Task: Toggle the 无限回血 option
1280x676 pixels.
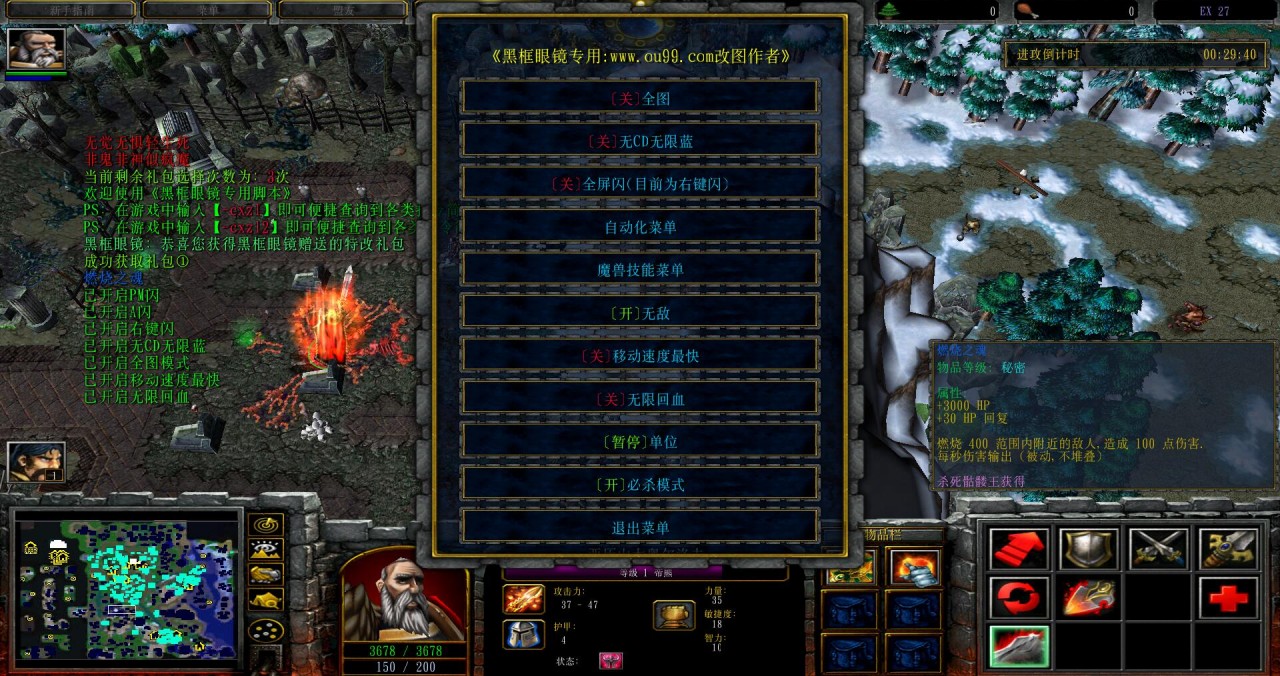Action: tap(640, 399)
